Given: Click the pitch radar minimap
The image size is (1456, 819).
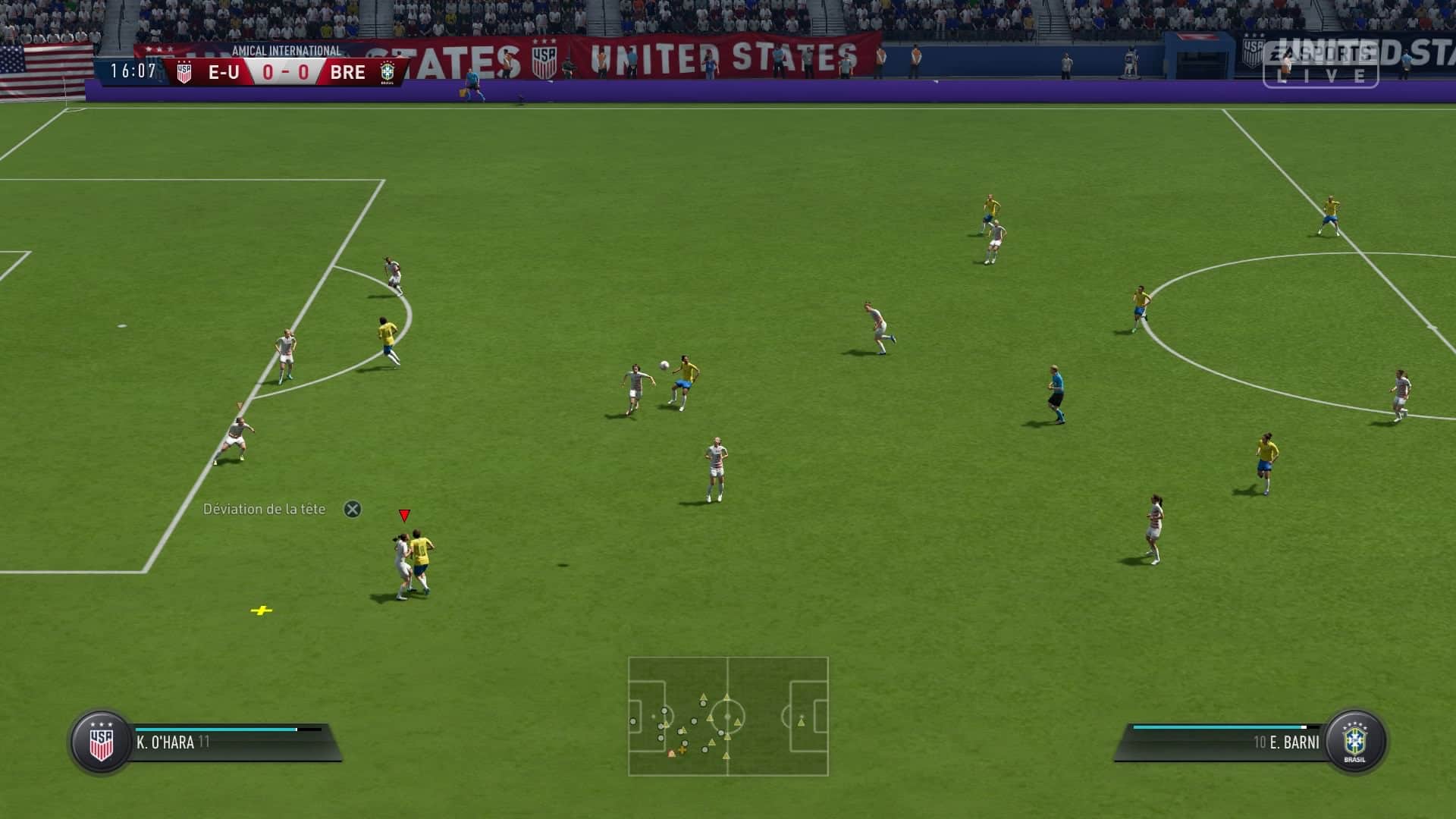Looking at the screenshot, I should tap(728, 716).
